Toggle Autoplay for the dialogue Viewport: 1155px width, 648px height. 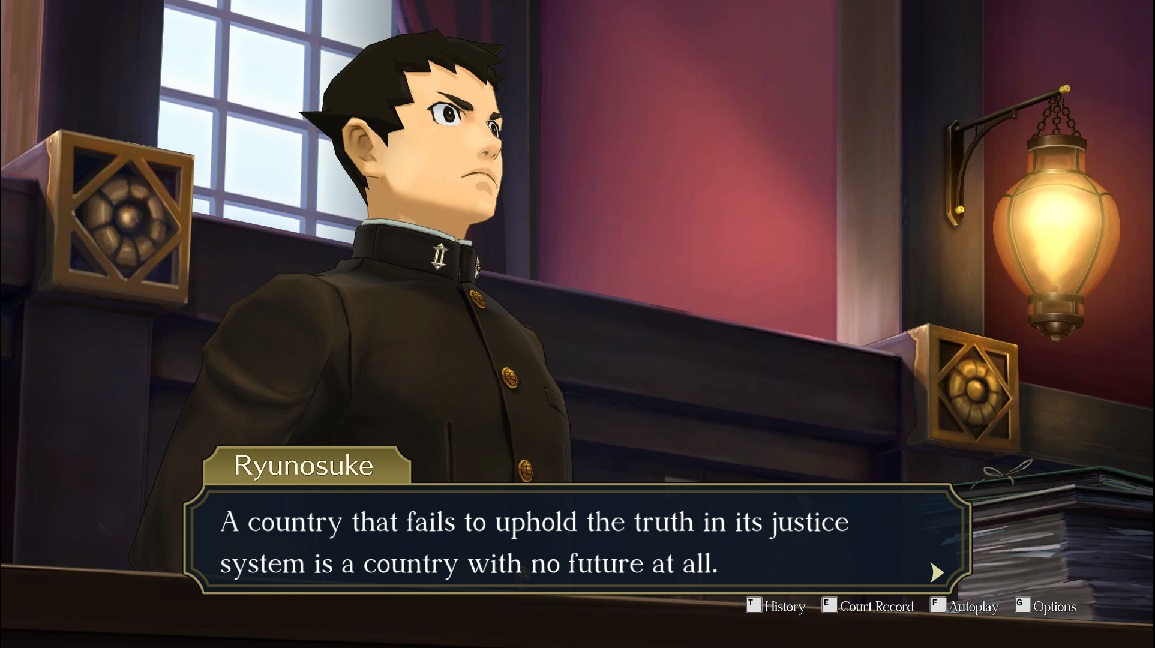[x=964, y=606]
